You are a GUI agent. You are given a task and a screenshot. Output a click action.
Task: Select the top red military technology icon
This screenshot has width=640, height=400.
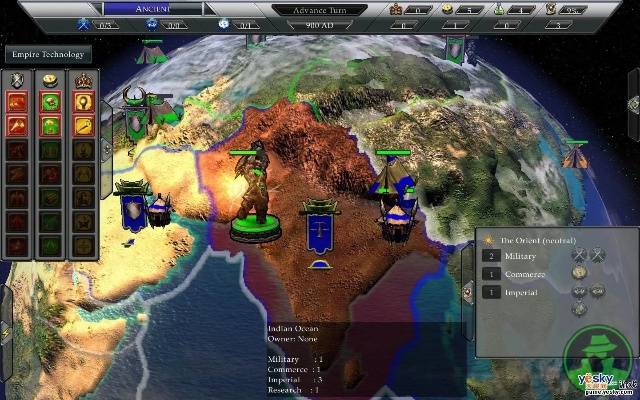[18, 100]
